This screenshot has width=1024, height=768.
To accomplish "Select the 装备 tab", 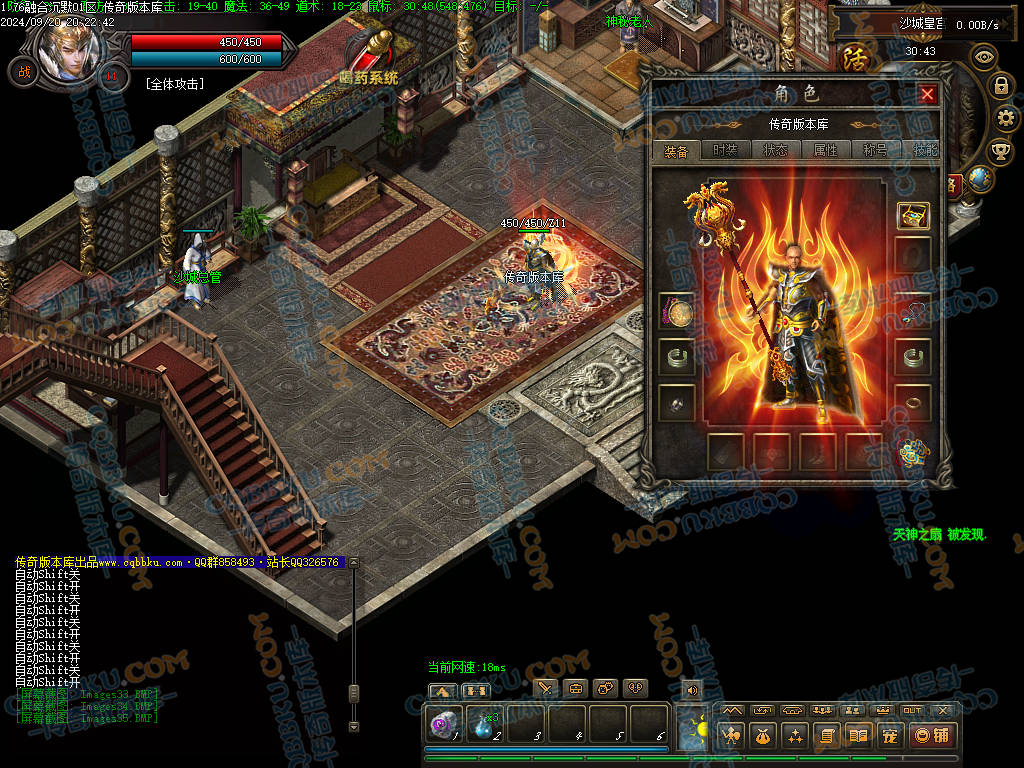I will (676, 151).
